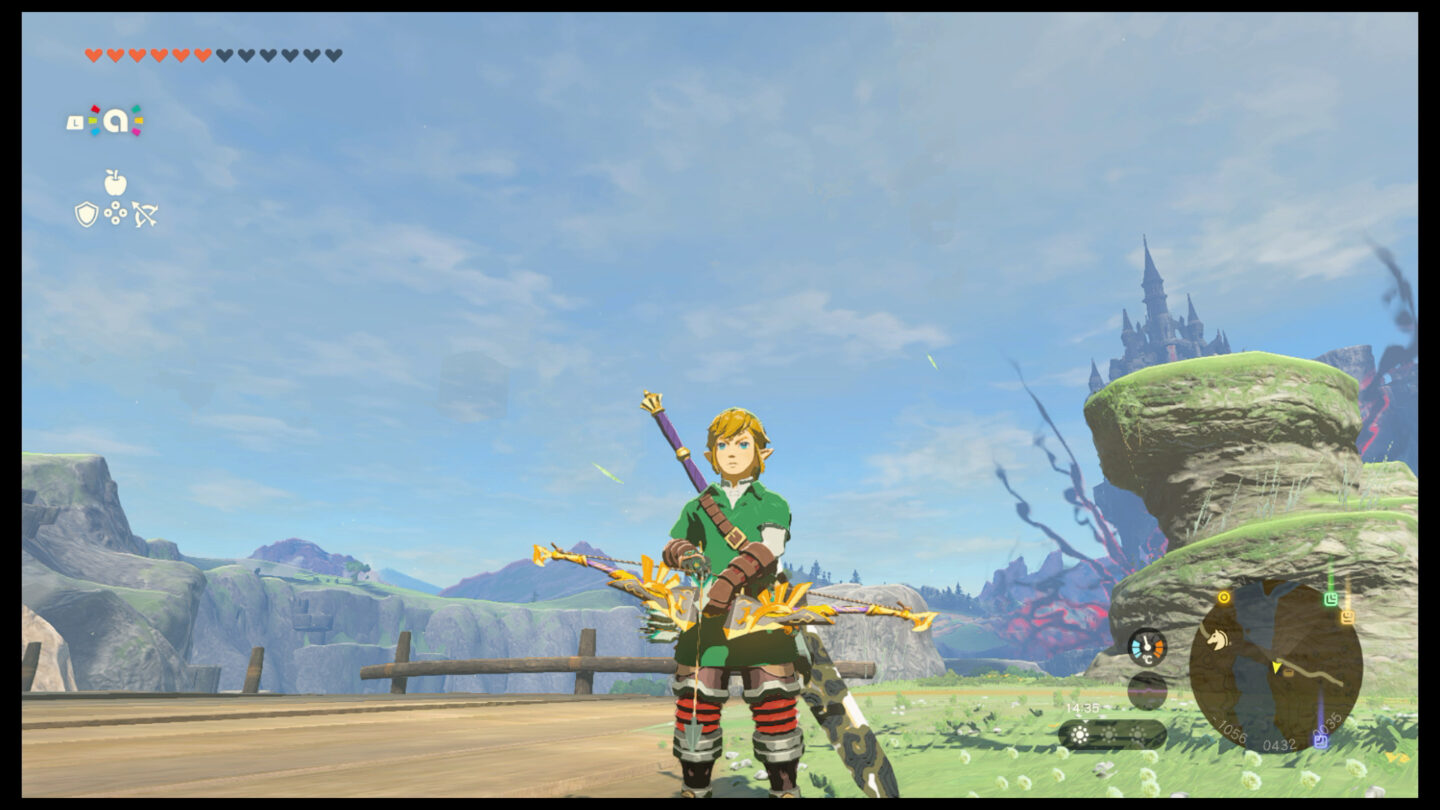The width and height of the screenshot is (1440, 810).
Task: Click the materials pouch icon
Action: [x=115, y=211]
